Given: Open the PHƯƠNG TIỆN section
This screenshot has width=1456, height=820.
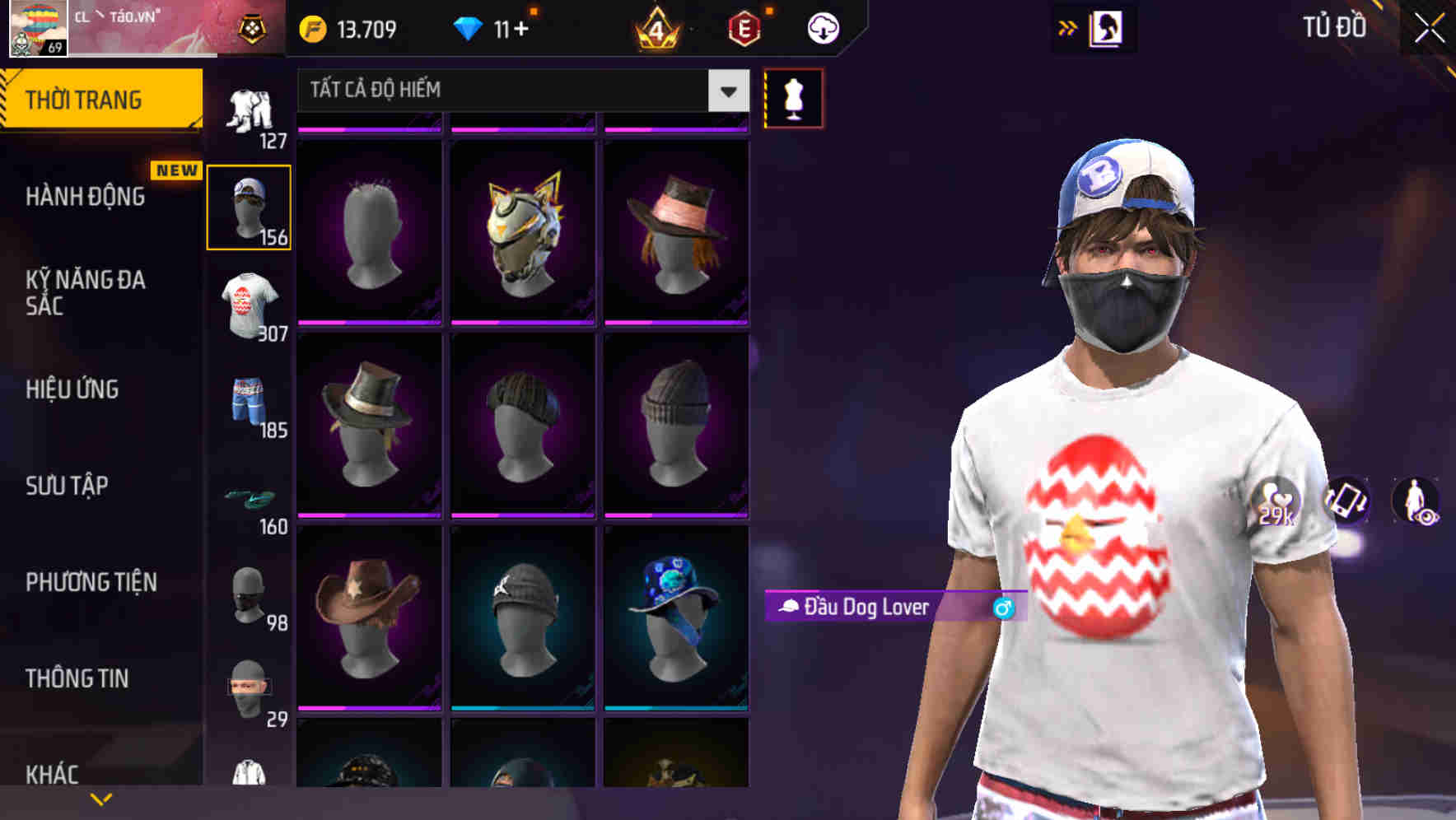Looking at the screenshot, I should 89,581.
